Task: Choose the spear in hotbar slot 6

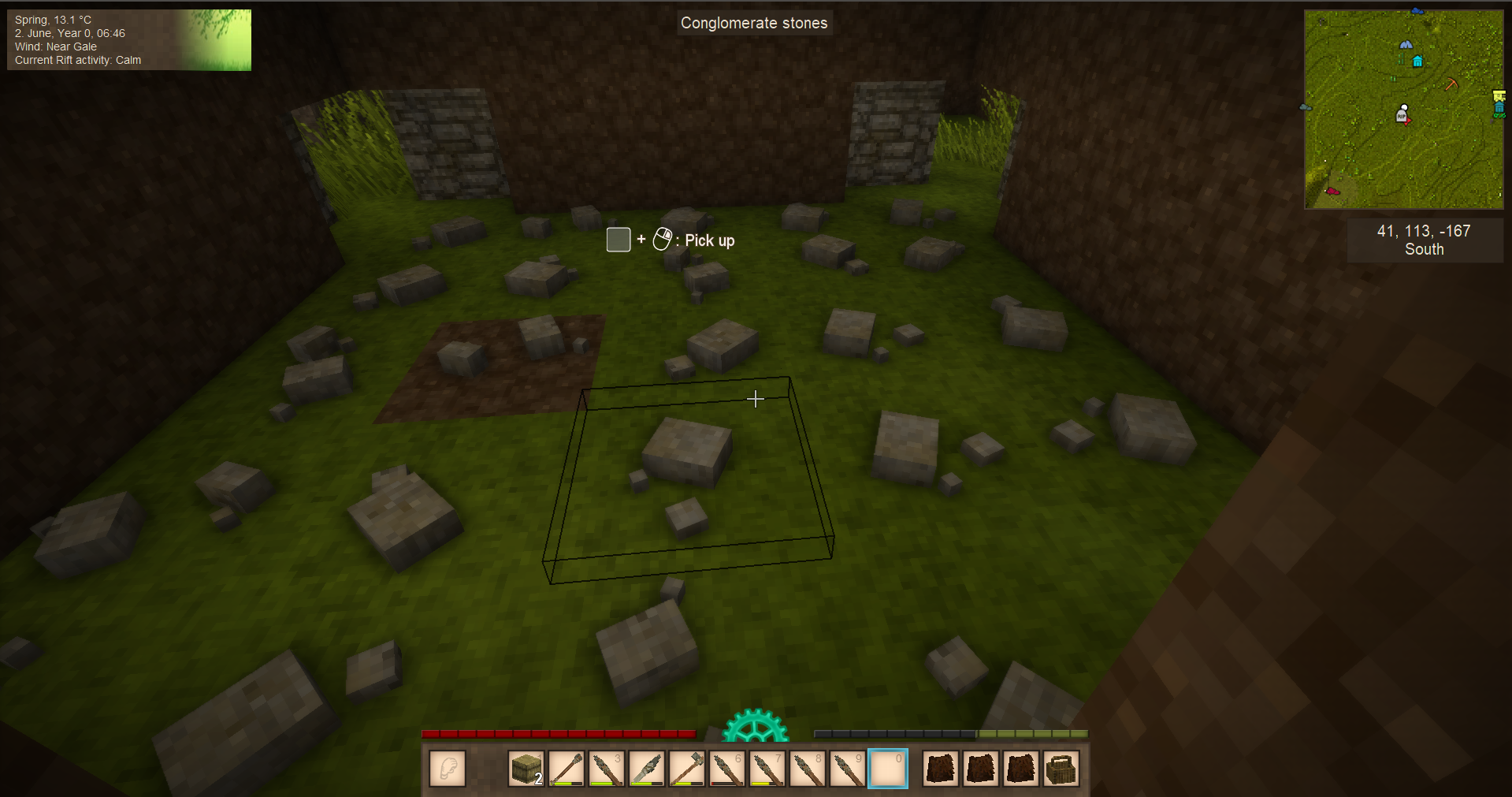Action: tap(727, 769)
